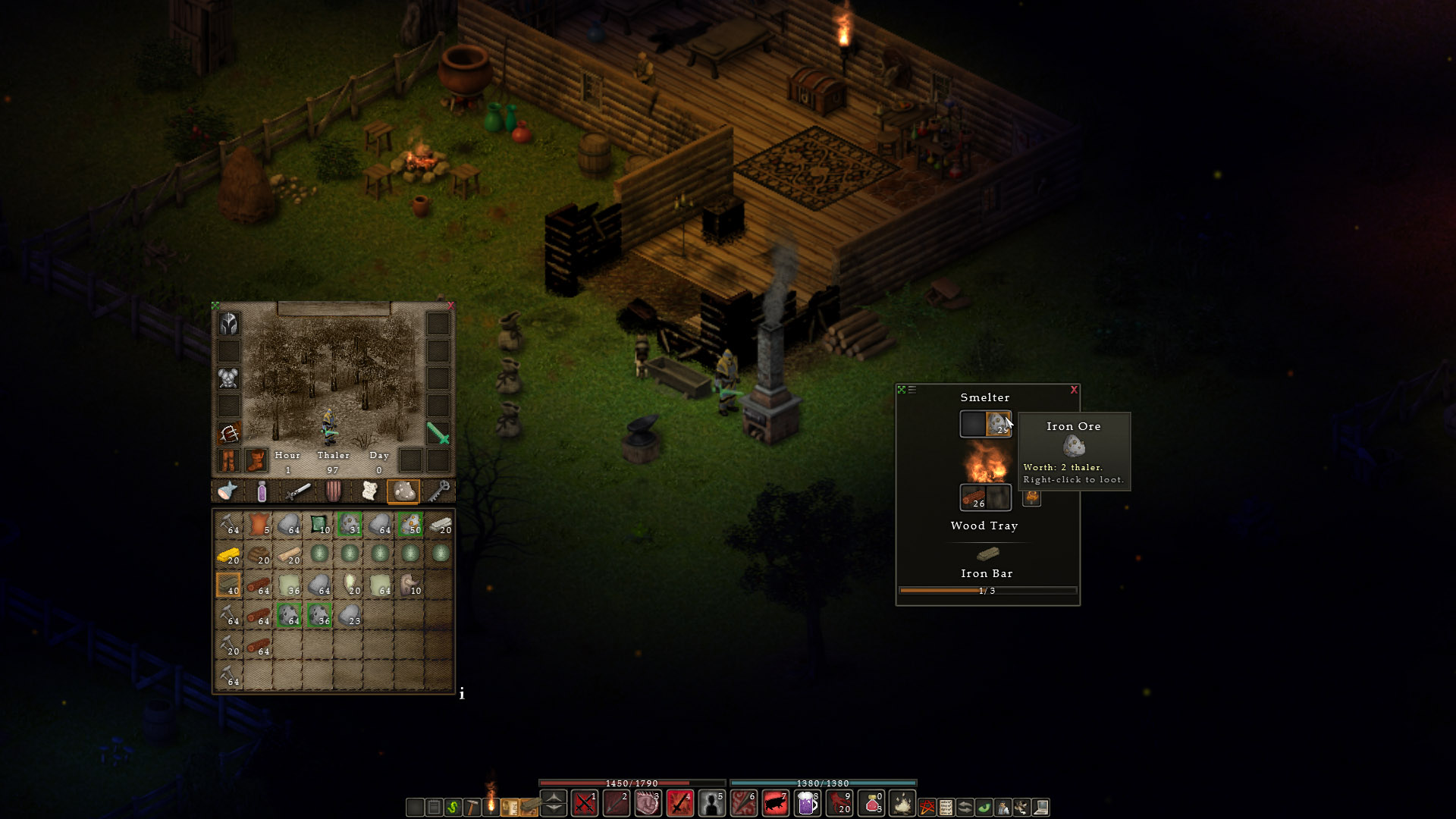The image size is (1456, 819).
Task: Select the gold bar stack in inventory
Action: (x=228, y=555)
